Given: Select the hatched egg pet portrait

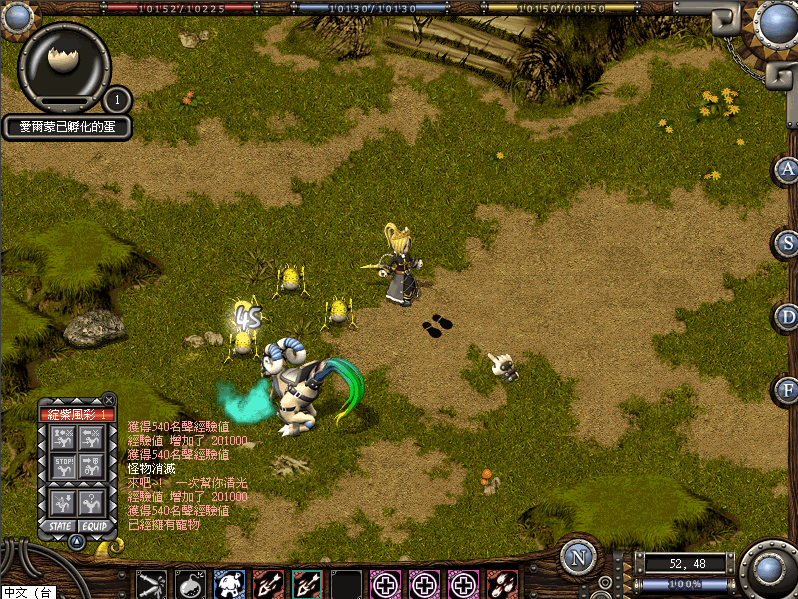Looking at the screenshot, I should pos(64,62).
